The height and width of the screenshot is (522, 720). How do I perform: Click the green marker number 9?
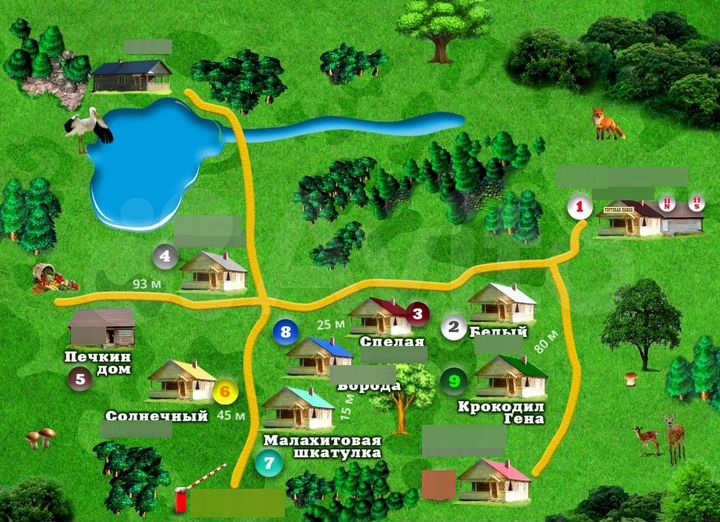(453, 380)
